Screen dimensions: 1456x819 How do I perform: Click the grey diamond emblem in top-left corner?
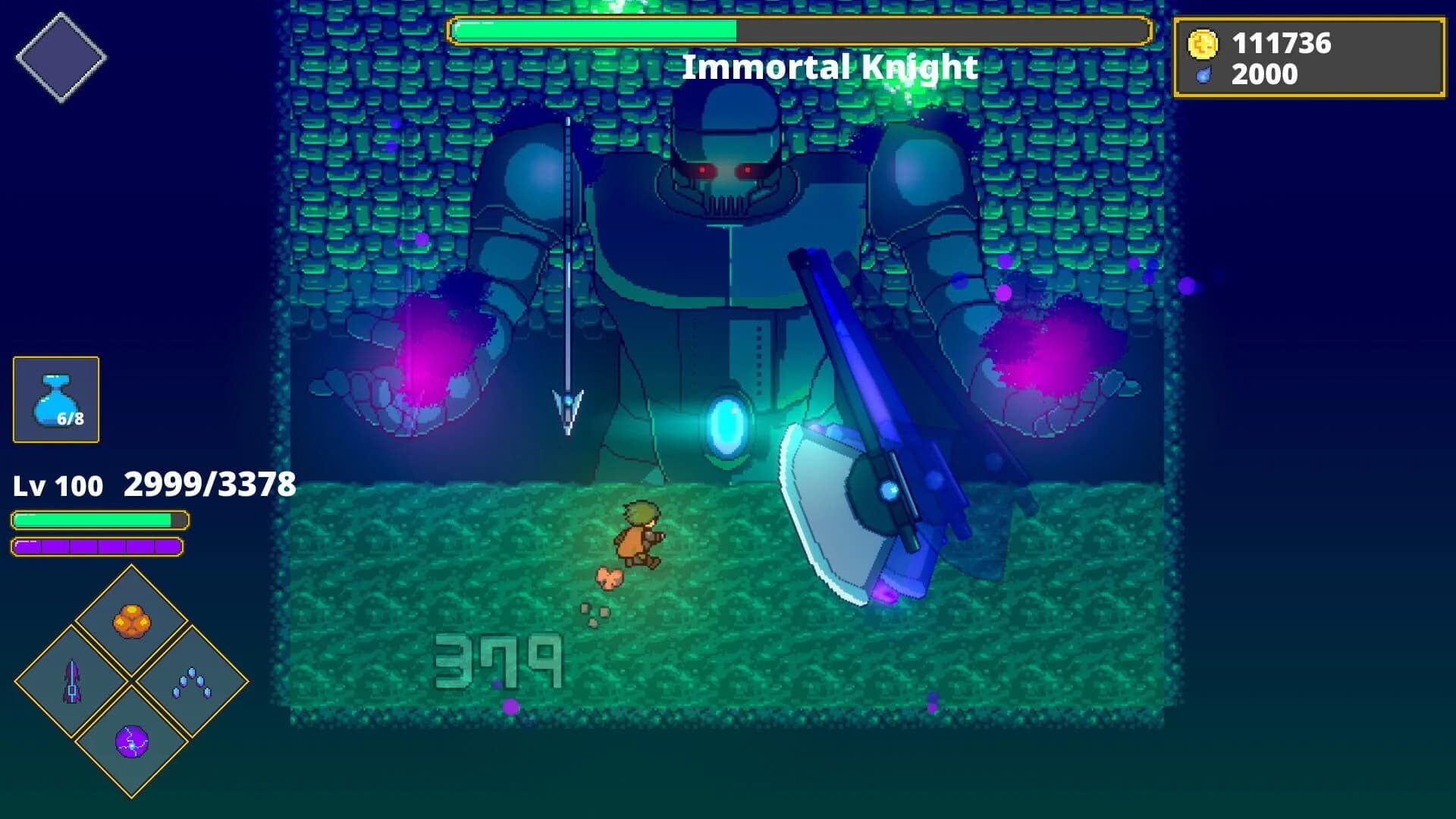tap(63, 56)
